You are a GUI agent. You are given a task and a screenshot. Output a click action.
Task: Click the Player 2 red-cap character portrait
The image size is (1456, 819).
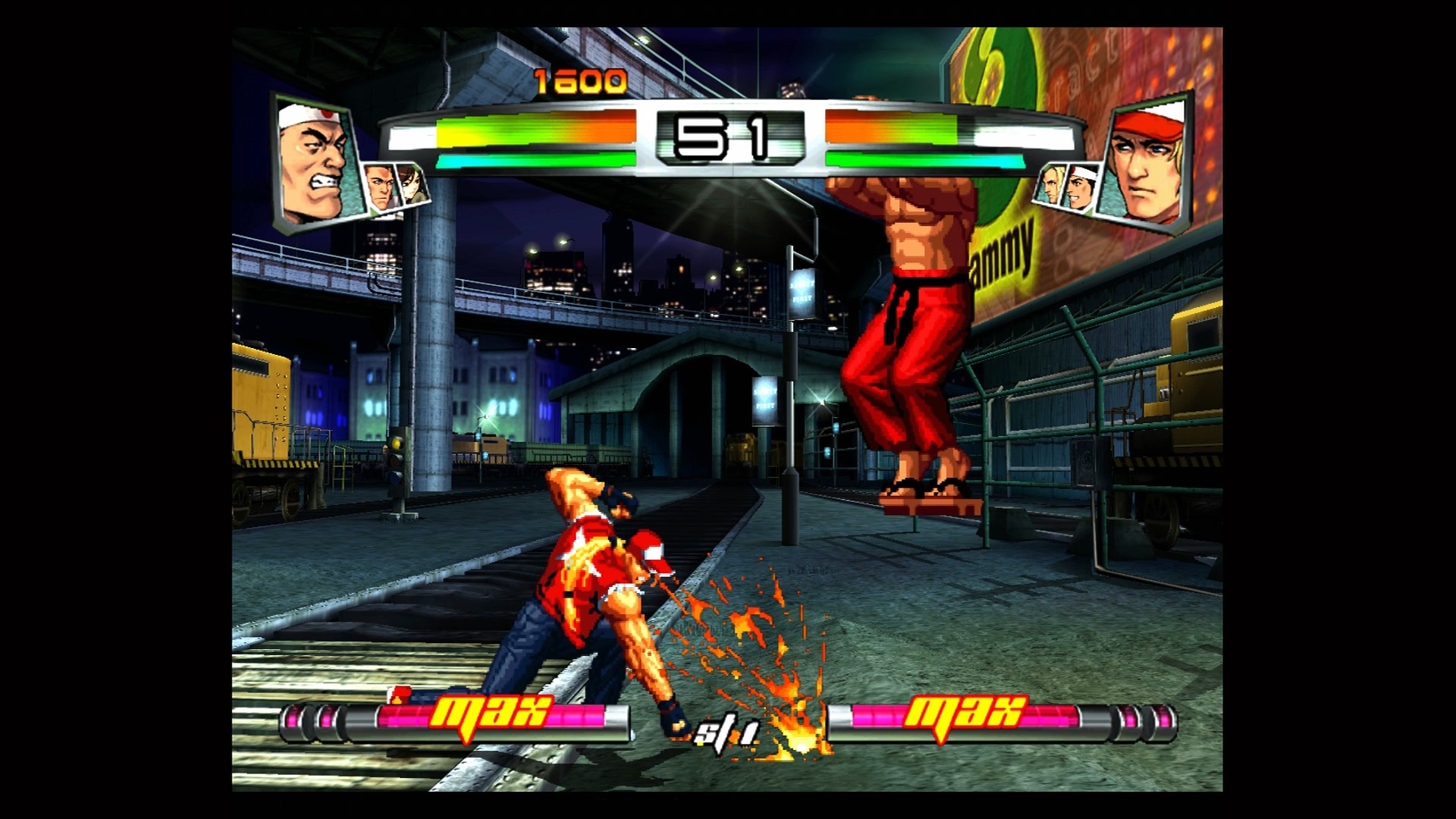[1145, 159]
